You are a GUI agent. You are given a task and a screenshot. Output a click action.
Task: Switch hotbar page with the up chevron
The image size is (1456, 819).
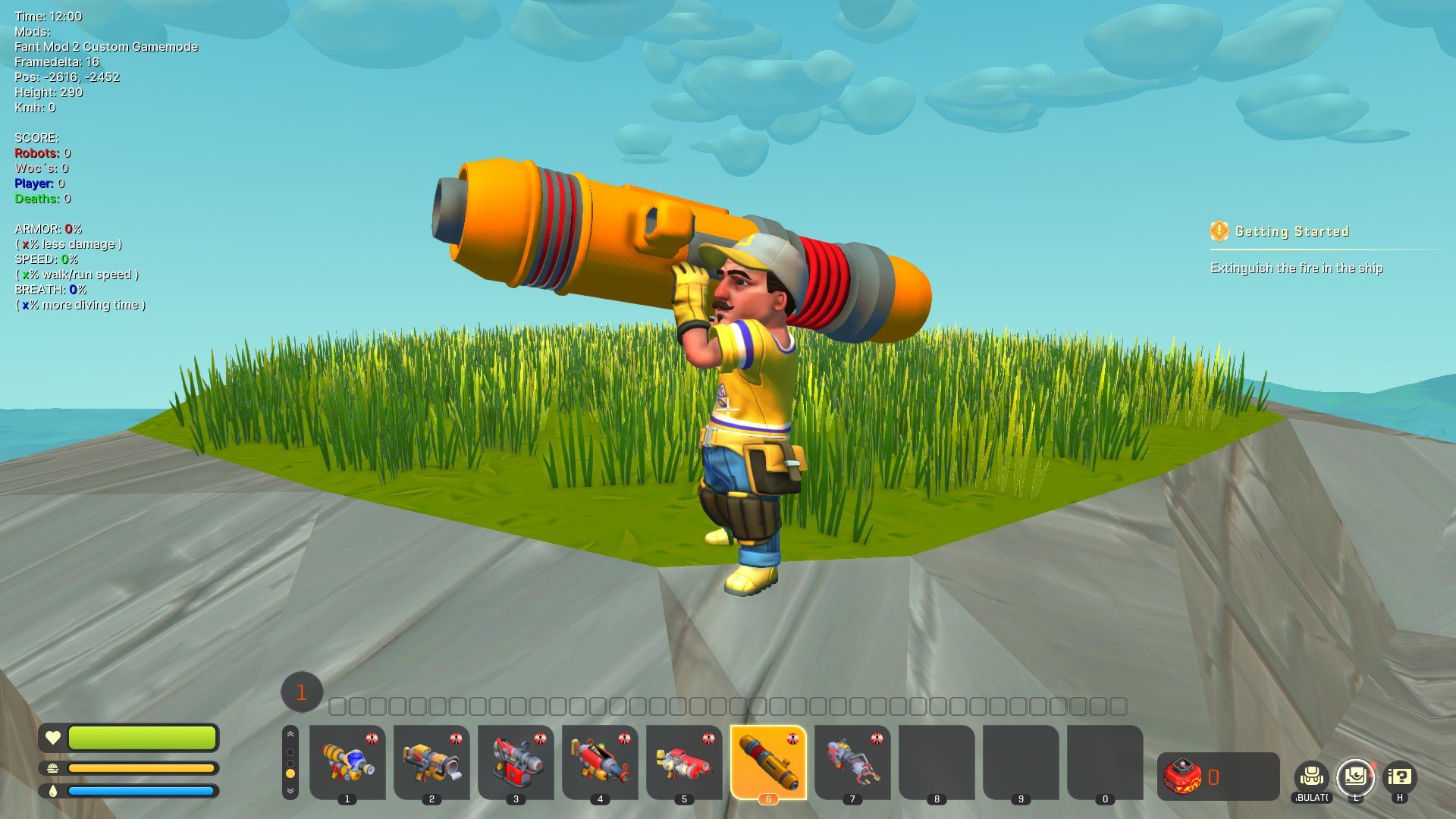tap(290, 734)
